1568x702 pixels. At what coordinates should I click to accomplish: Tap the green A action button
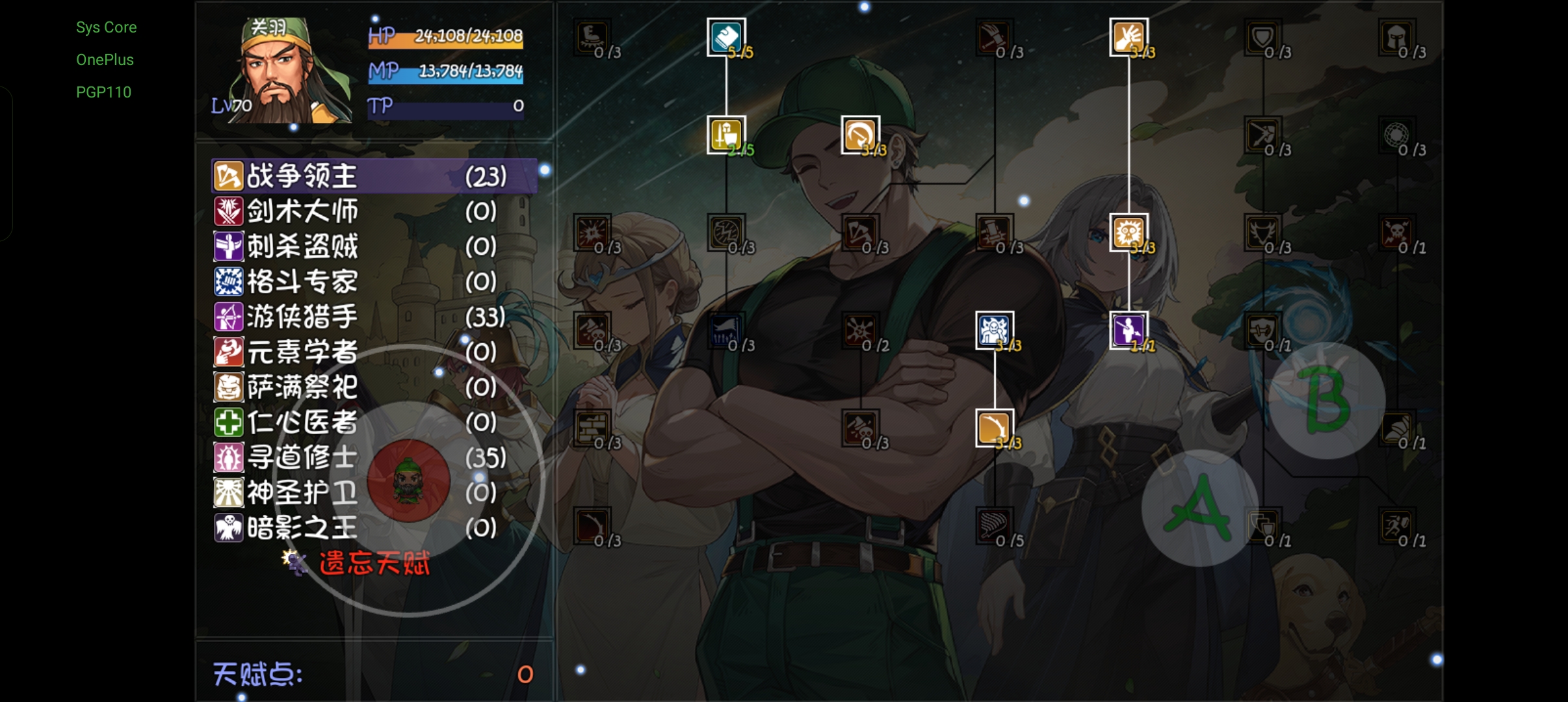point(1197,508)
